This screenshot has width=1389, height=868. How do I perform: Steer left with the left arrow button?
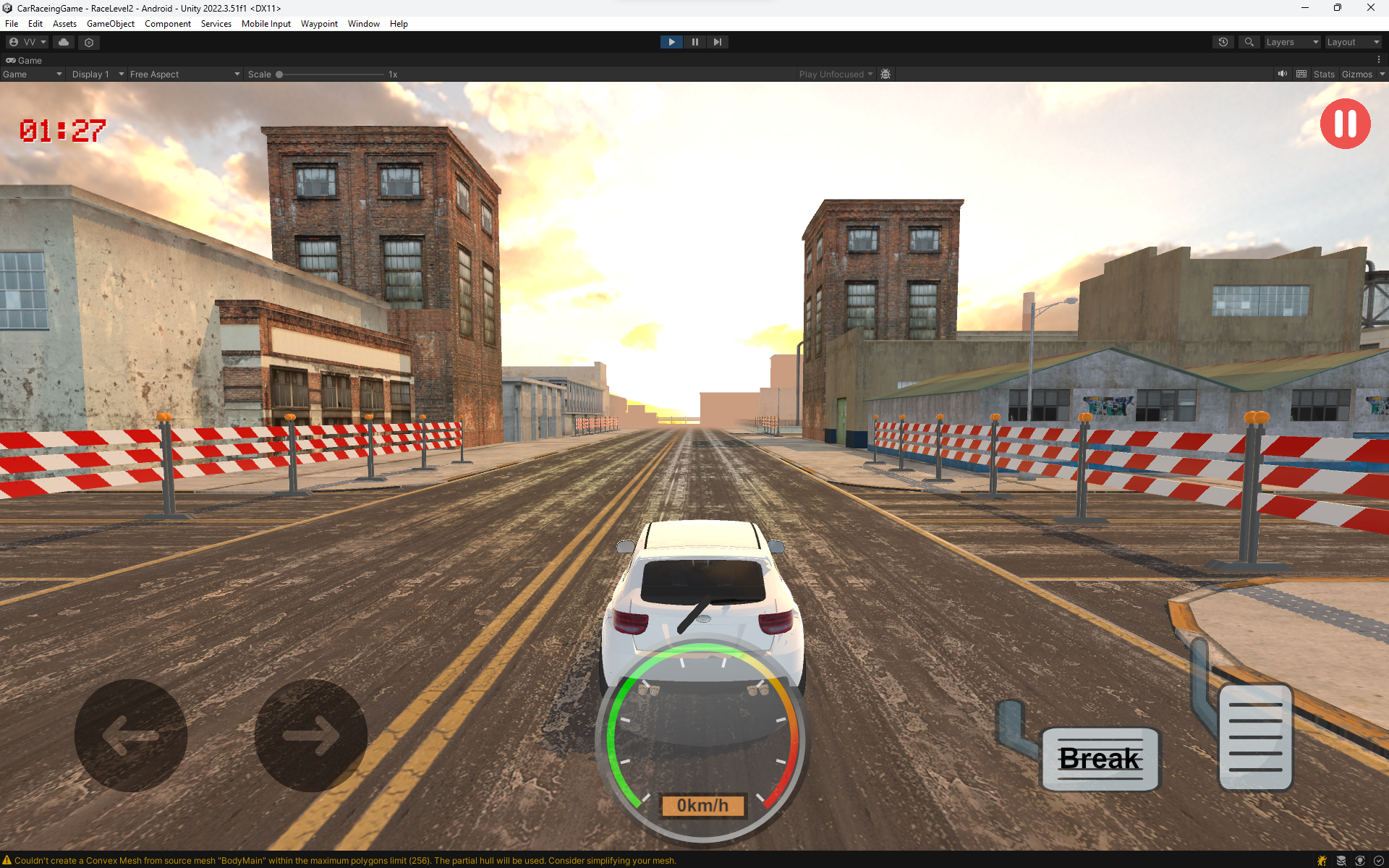coord(131,735)
